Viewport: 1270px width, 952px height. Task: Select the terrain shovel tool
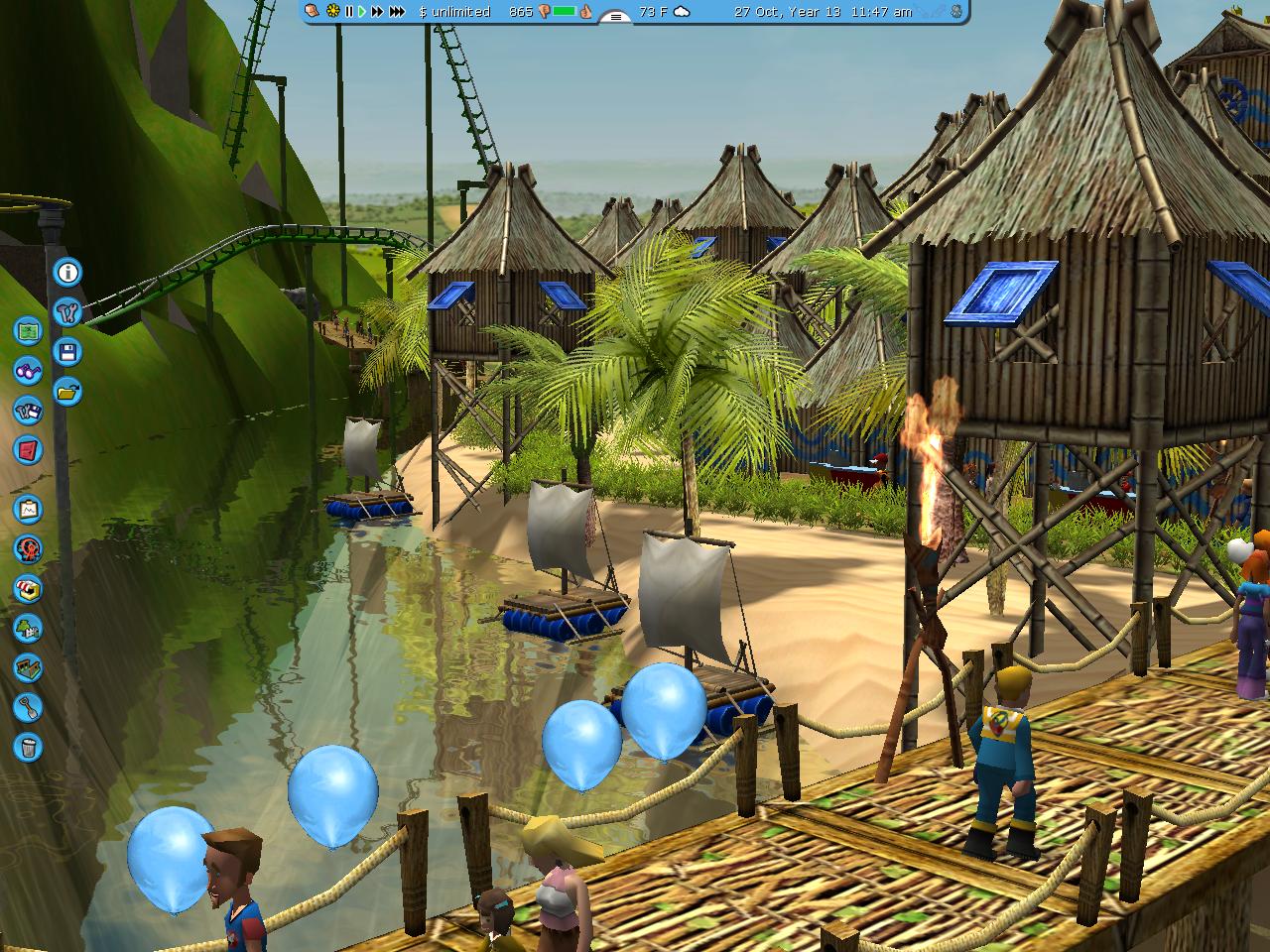click(x=28, y=707)
